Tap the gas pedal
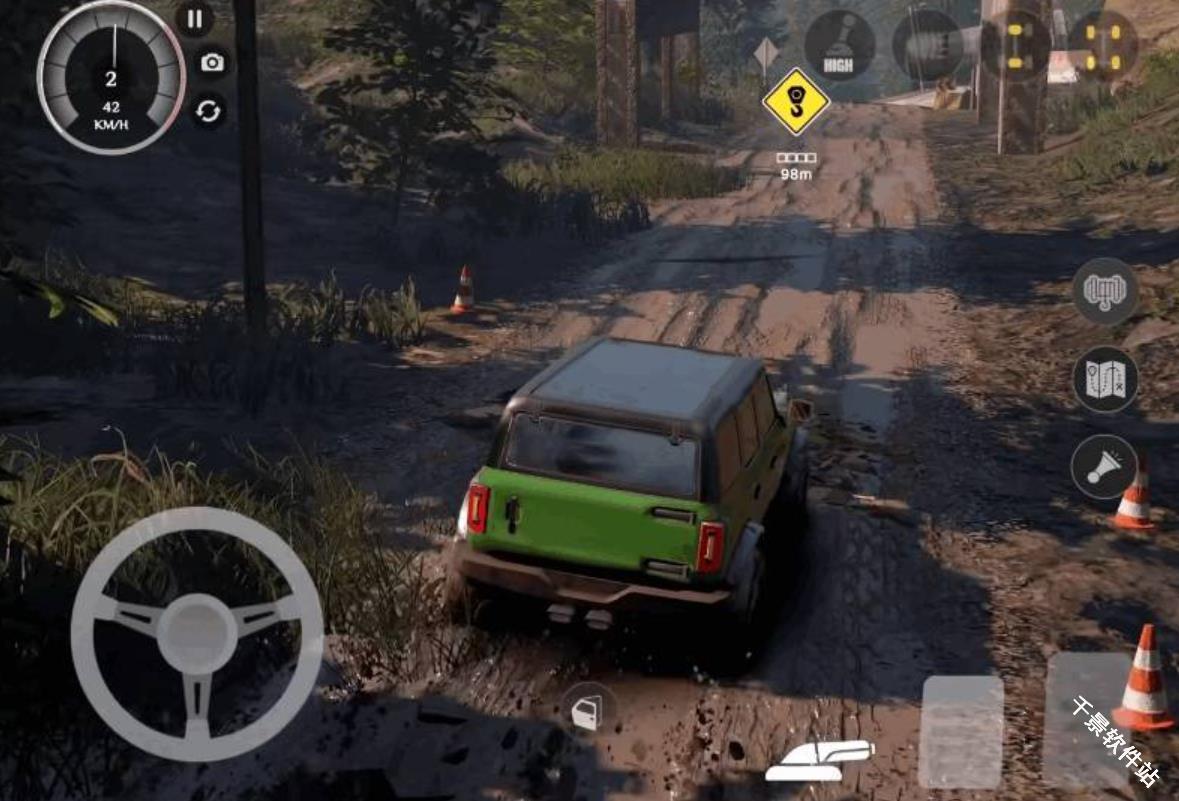This screenshot has height=801, width=1179. coord(1088,720)
